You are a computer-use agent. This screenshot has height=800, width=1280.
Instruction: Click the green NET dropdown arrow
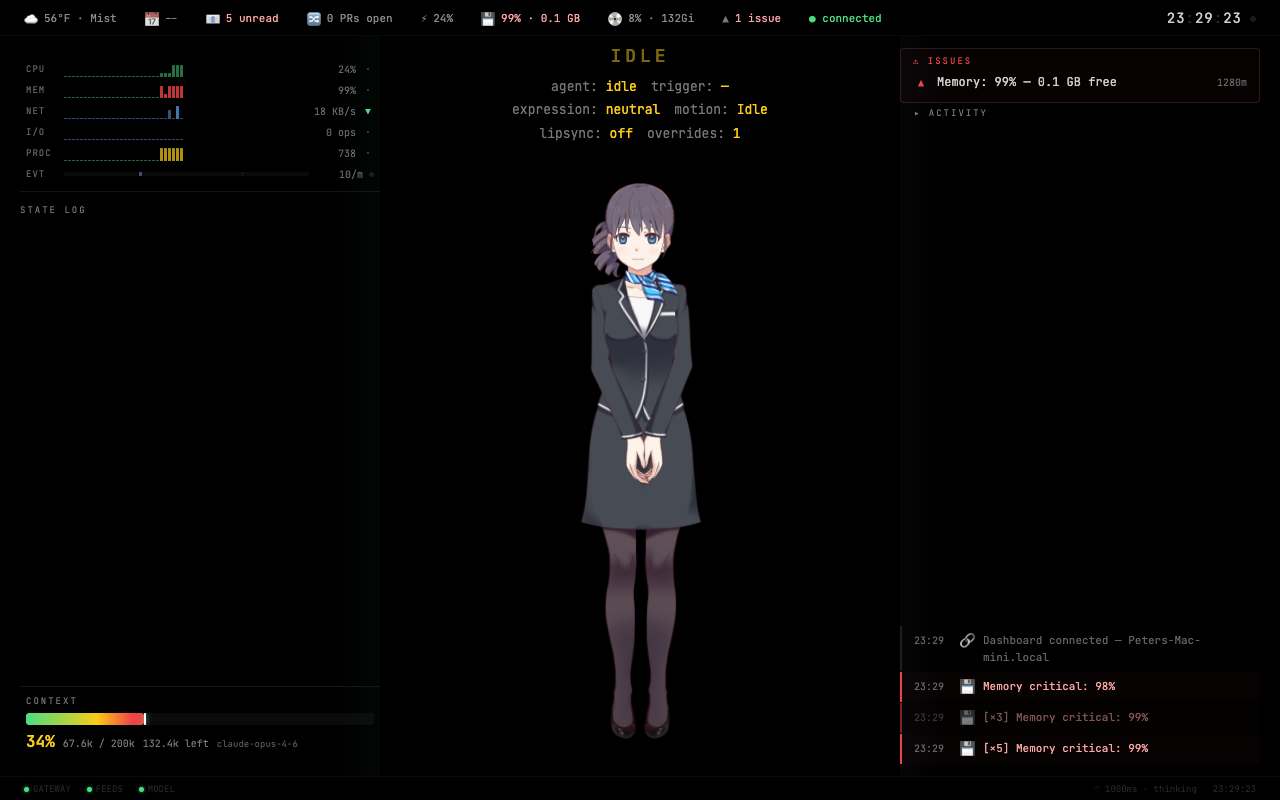point(369,111)
